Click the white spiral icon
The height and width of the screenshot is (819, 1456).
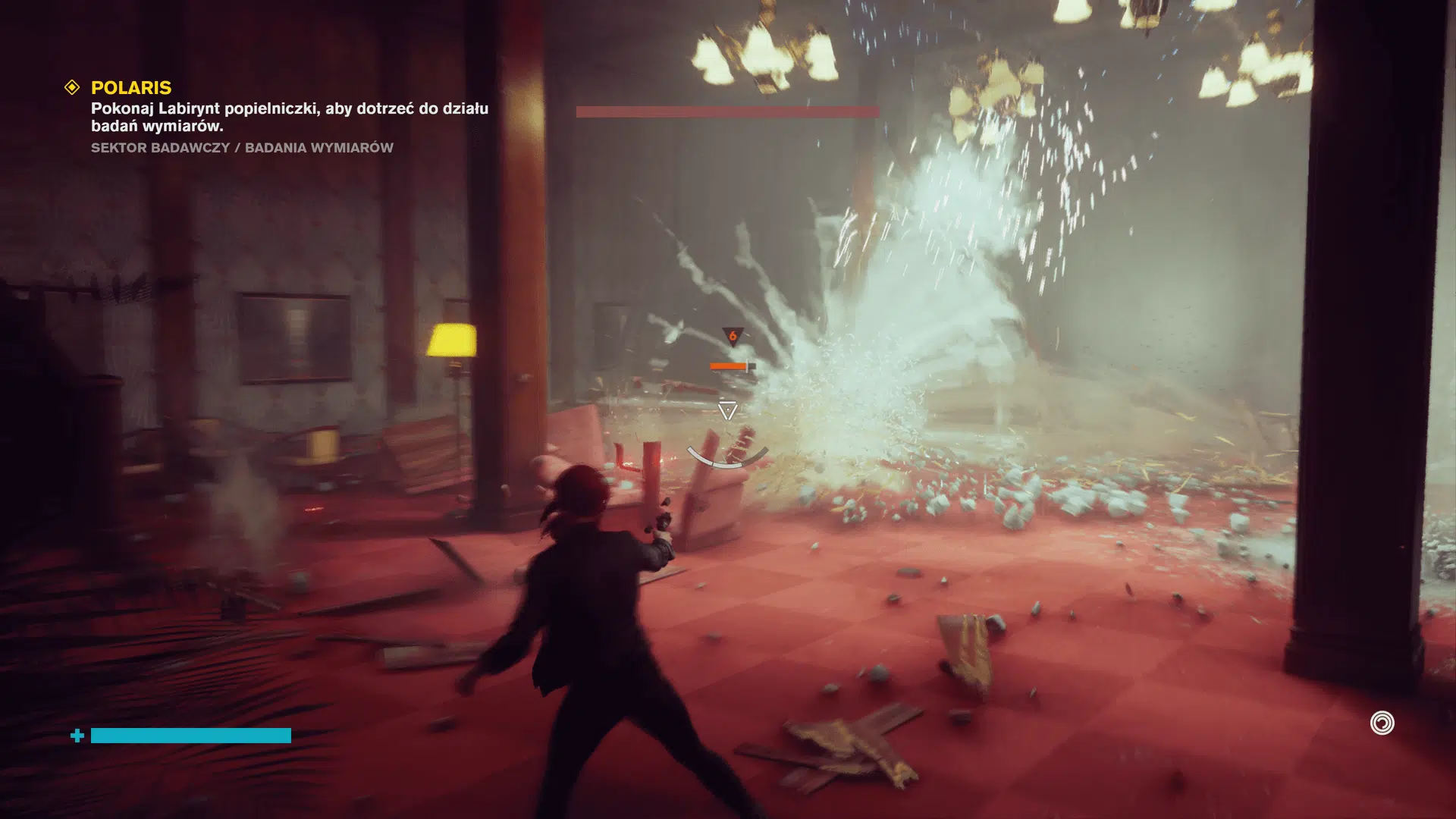[1382, 723]
